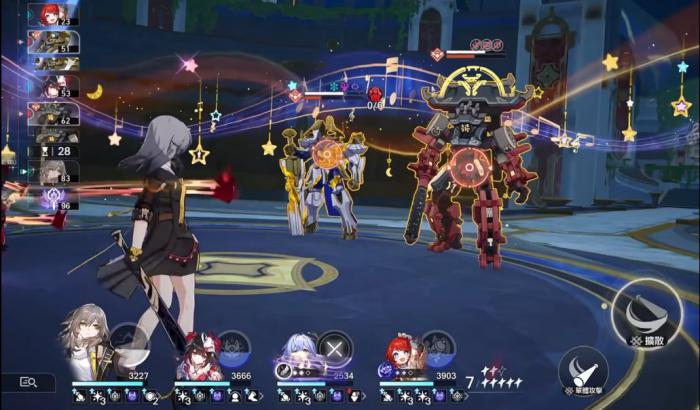
Task: Open the battle details magnifier button
Action: (28, 382)
